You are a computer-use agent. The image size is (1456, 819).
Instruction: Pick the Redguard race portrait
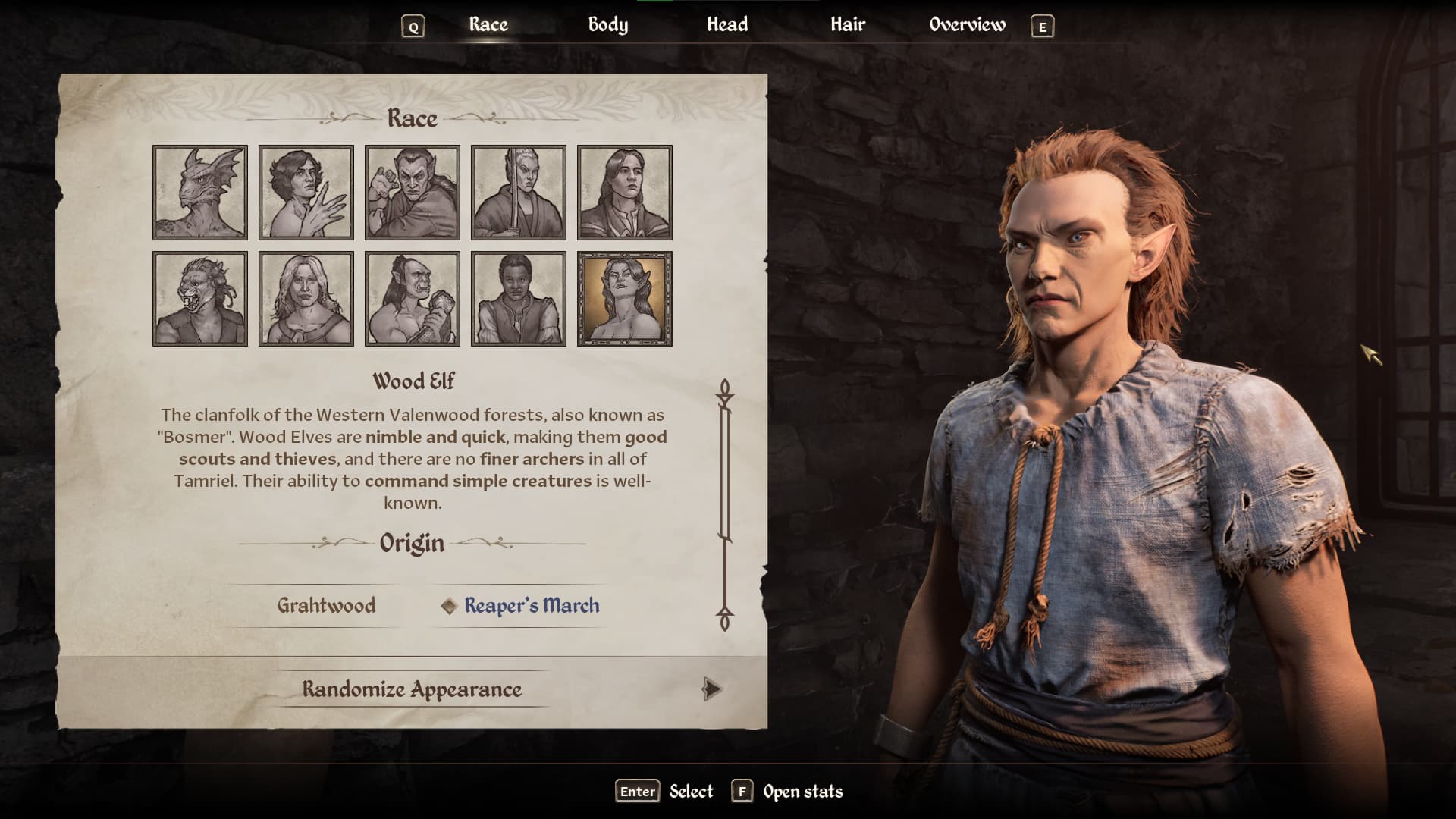tap(519, 299)
